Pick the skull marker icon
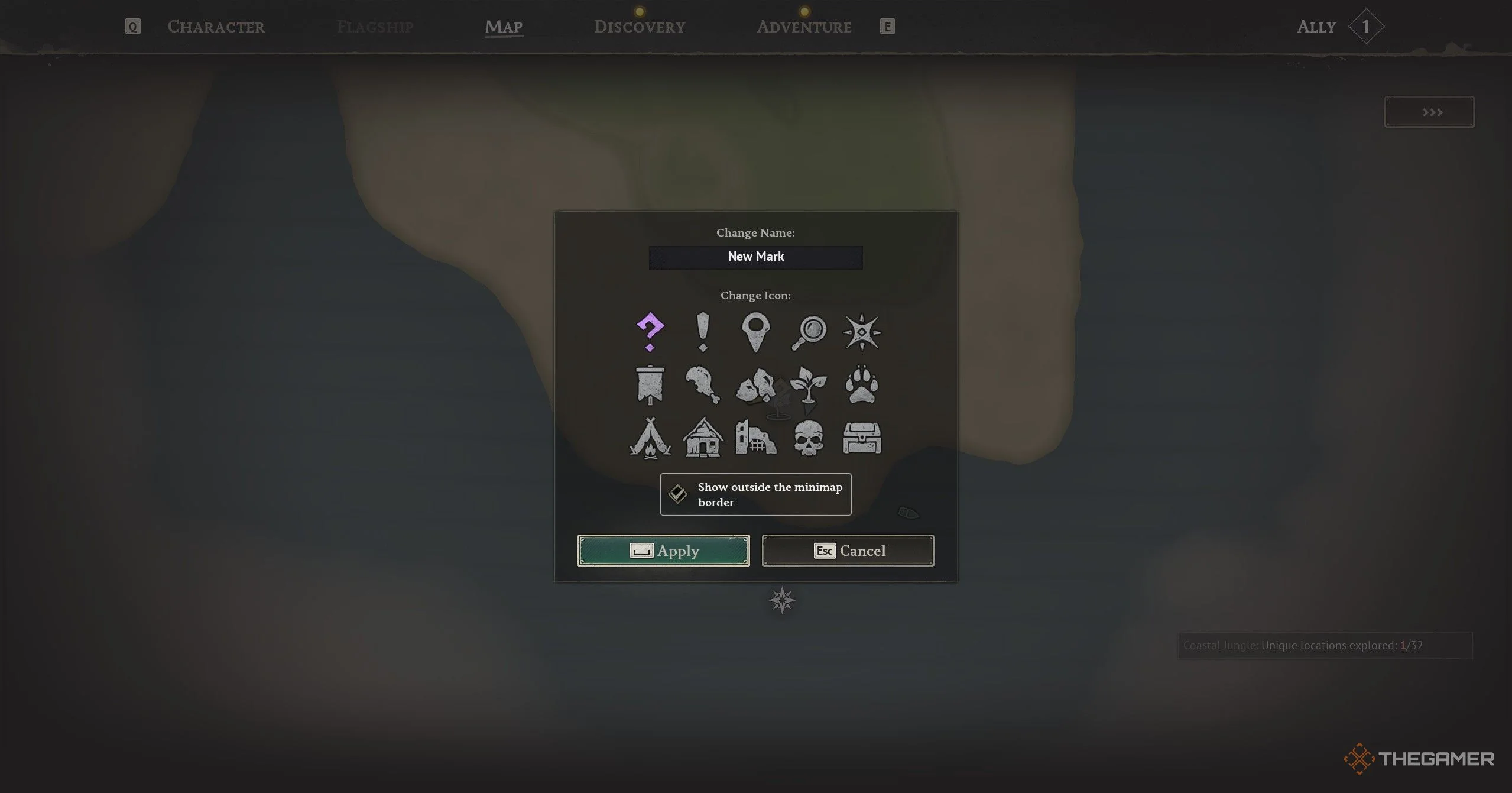The image size is (1512, 793). (x=809, y=439)
